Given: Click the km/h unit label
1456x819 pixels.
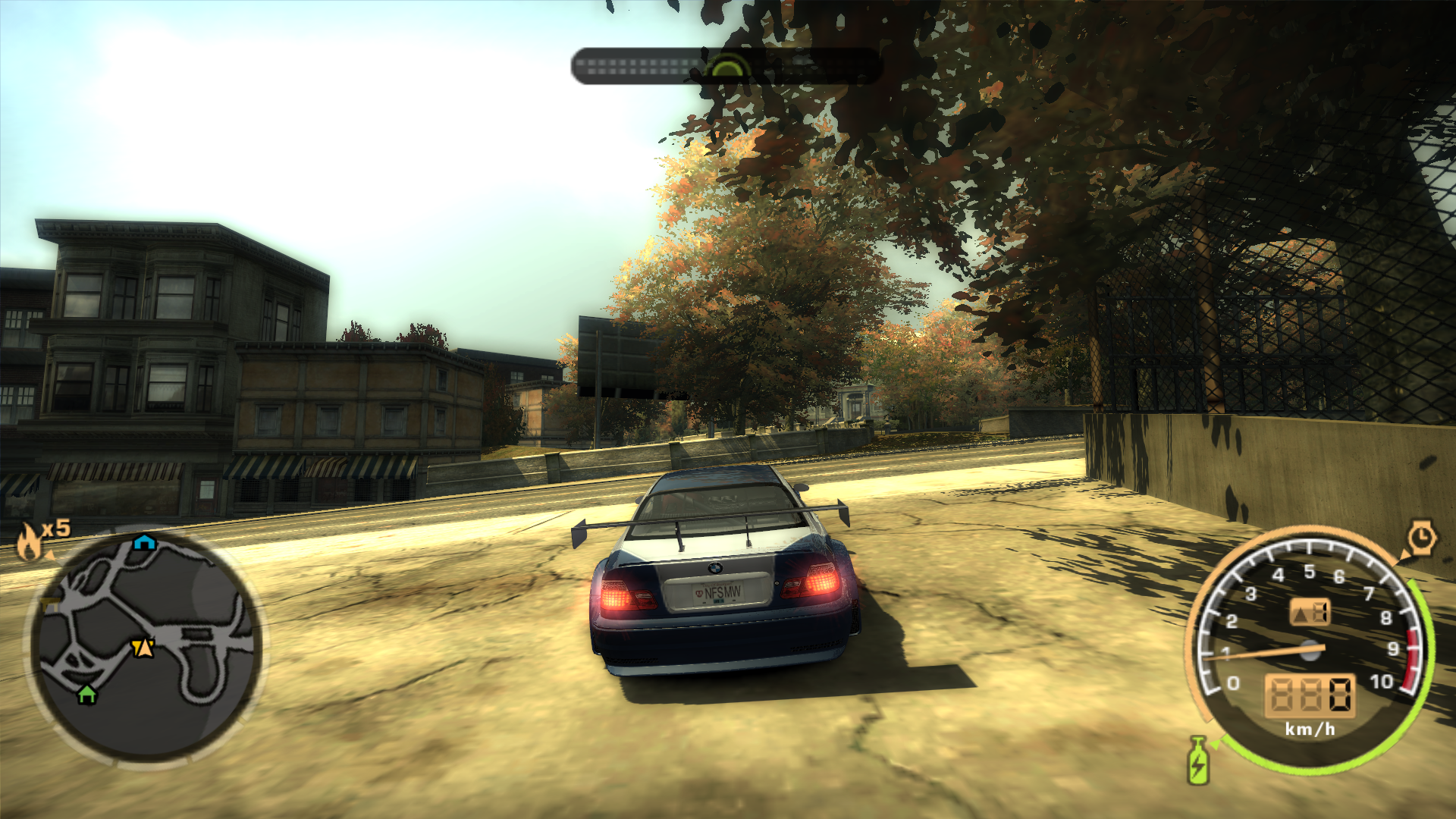Looking at the screenshot, I should [x=1310, y=729].
